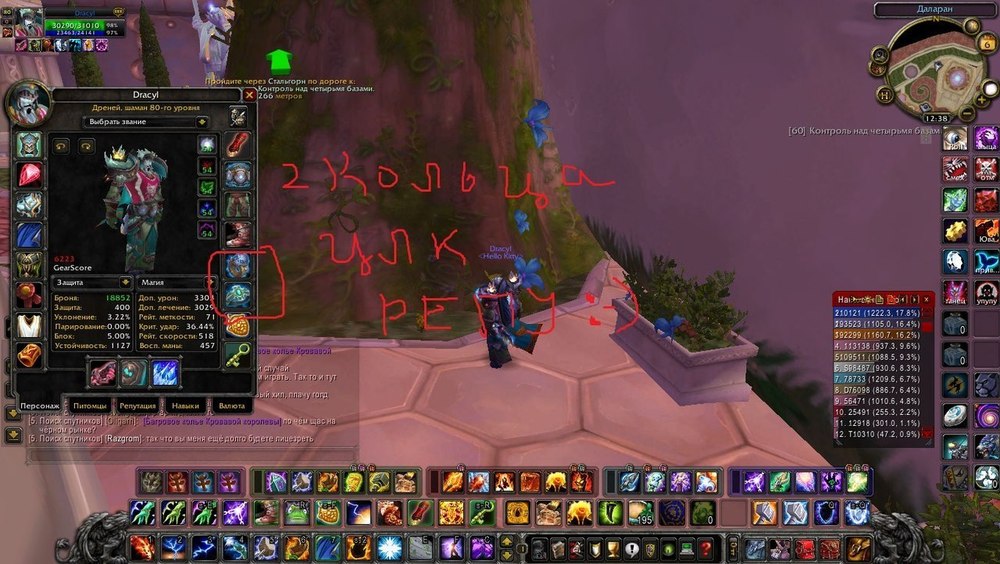
Task: Select the white tabard equipment slot
Action: tap(28, 326)
